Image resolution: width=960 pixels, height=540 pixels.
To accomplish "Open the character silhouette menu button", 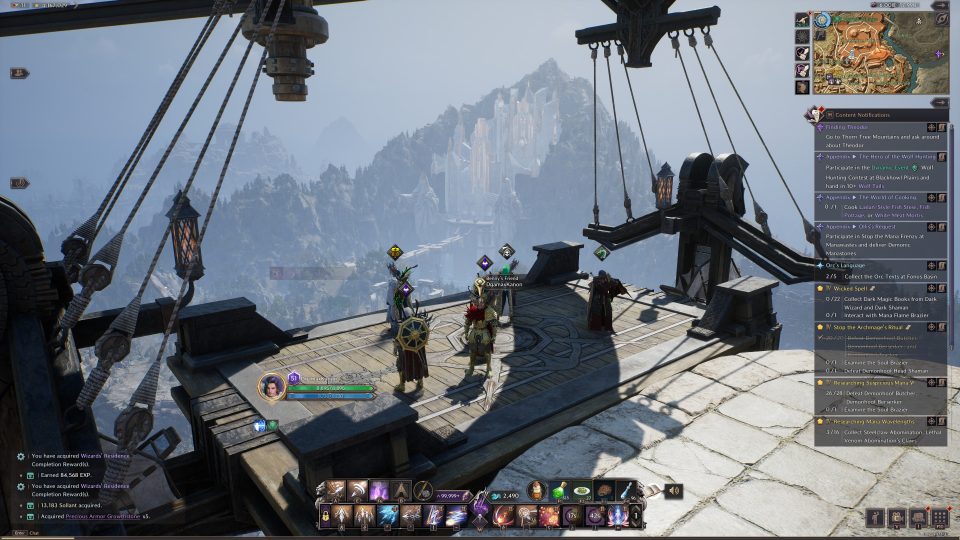I will click(875, 517).
